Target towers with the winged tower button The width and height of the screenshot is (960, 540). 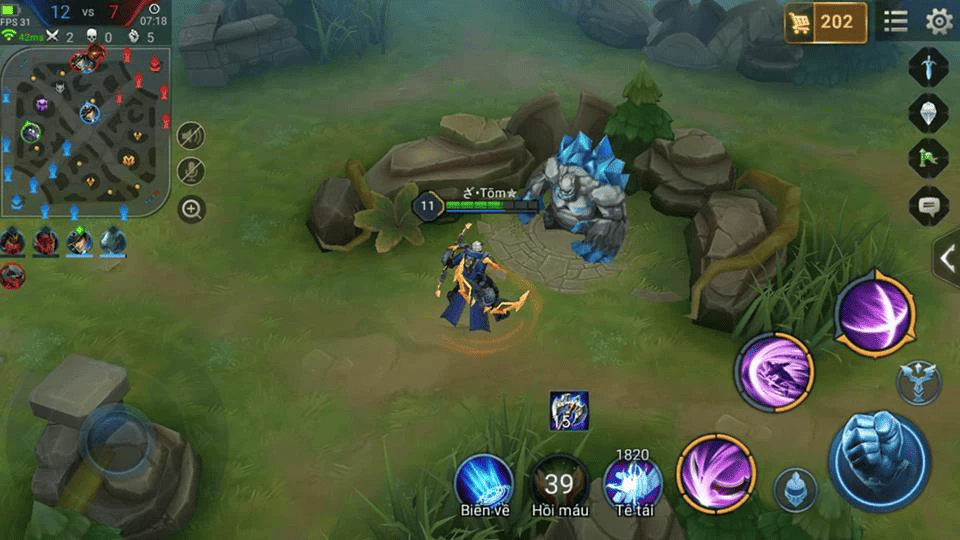point(917,382)
